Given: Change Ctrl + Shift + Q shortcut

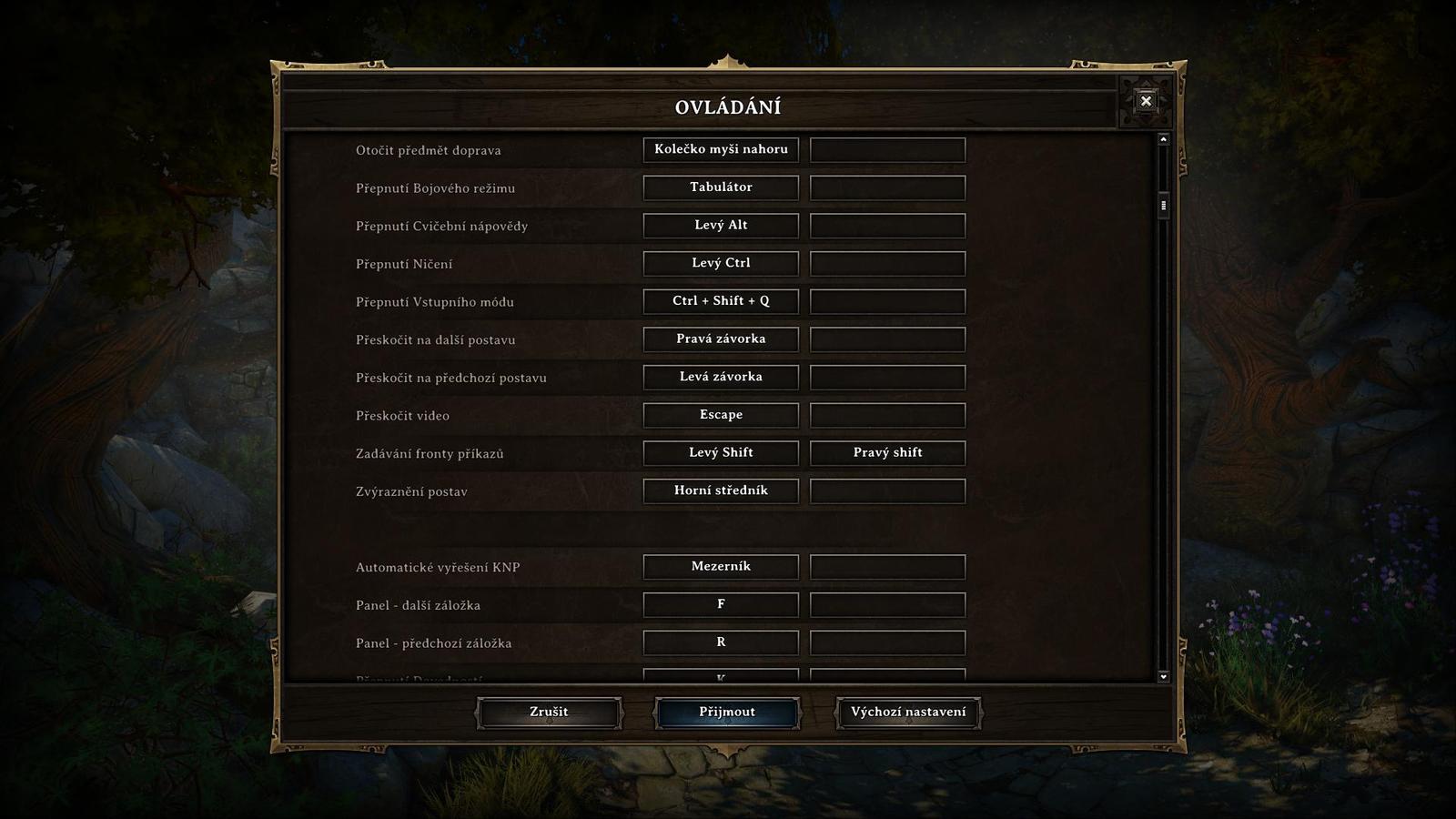Looking at the screenshot, I should [x=721, y=300].
